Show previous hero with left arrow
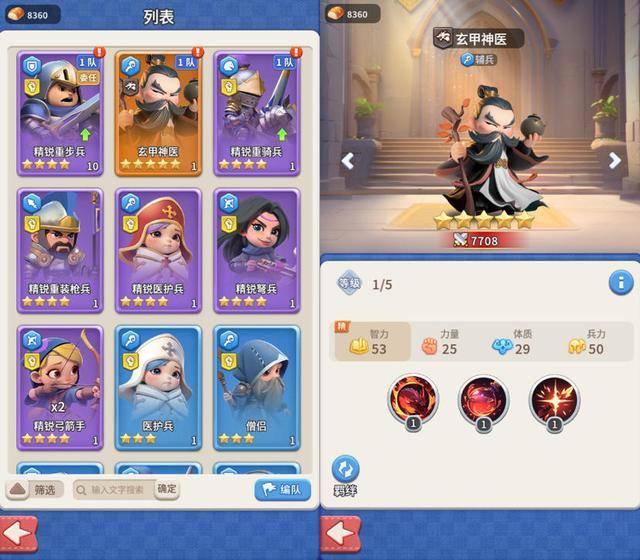Image resolution: width=640 pixels, height=560 pixels. pos(347,161)
